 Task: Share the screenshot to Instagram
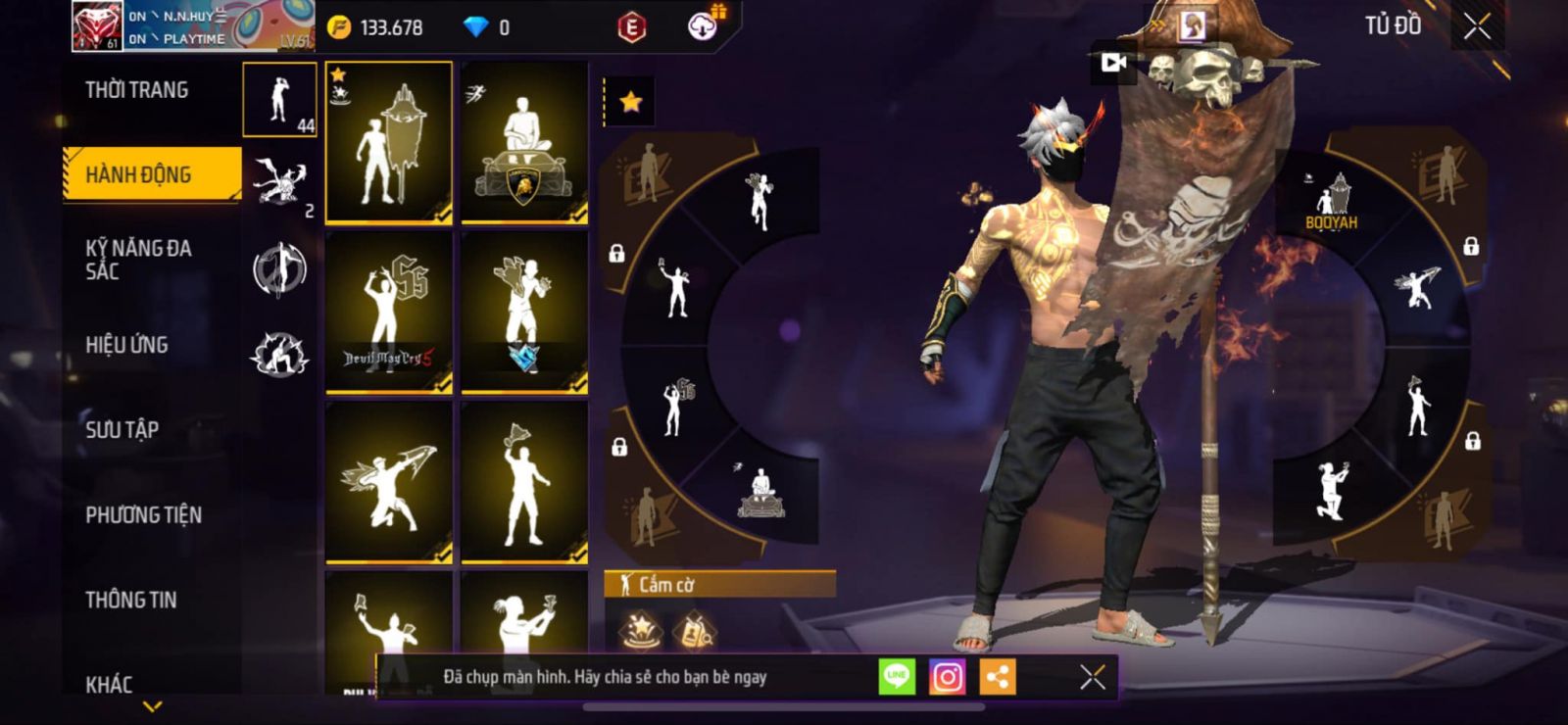coord(947,677)
